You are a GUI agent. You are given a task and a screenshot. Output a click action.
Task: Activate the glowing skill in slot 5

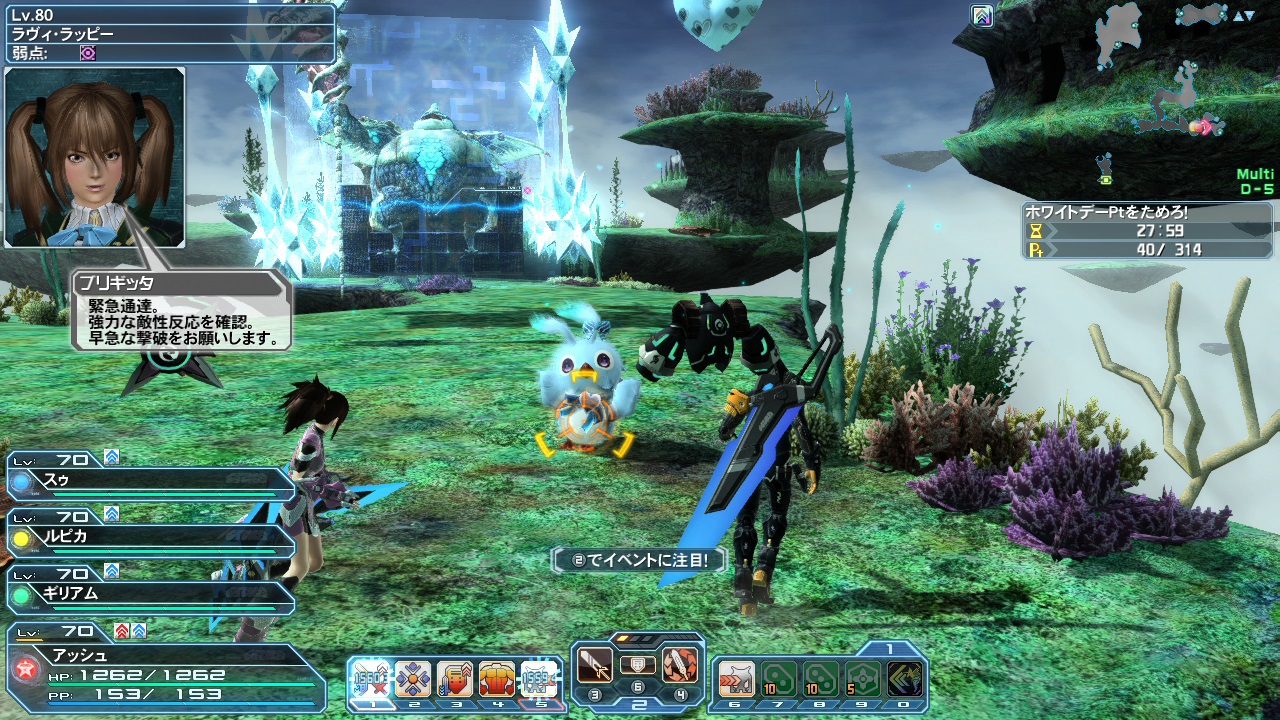(539, 679)
